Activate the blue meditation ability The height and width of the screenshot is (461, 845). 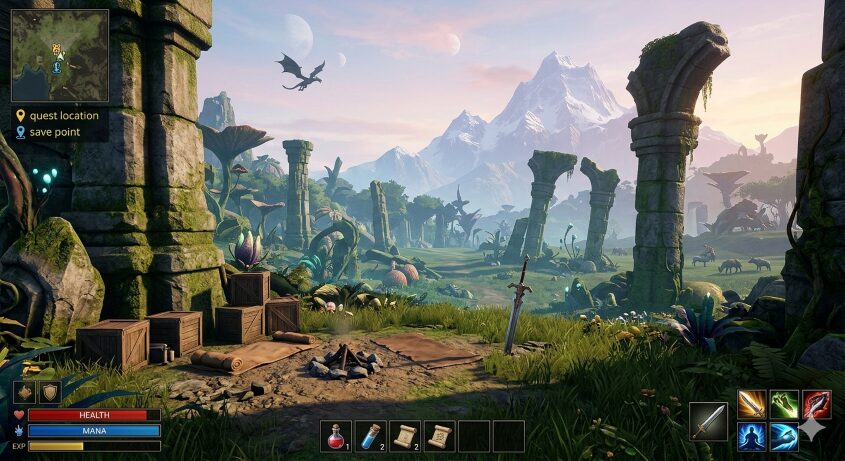(752, 436)
